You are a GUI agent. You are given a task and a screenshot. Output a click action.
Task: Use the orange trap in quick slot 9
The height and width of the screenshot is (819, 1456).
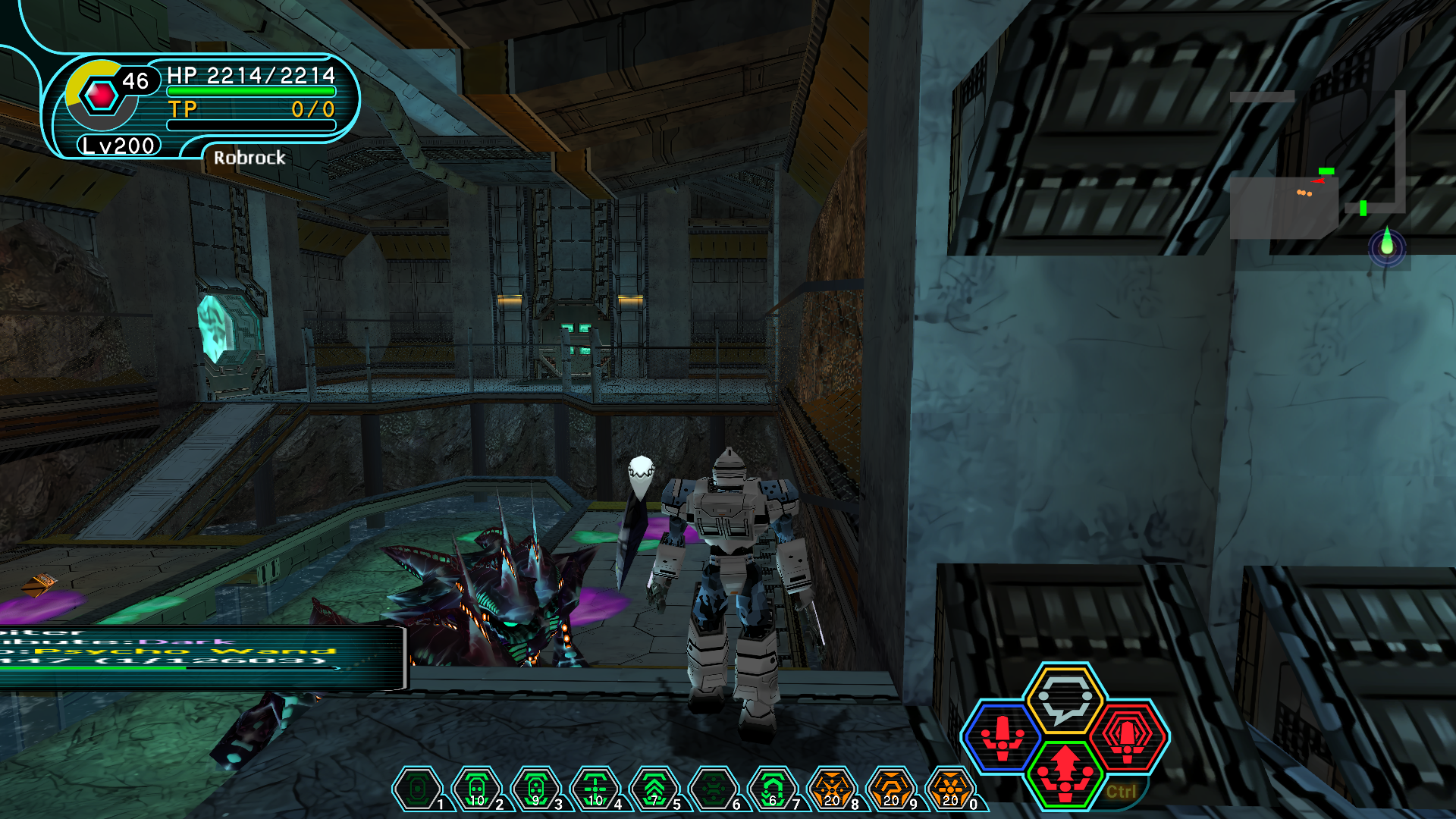click(x=891, y=790)
